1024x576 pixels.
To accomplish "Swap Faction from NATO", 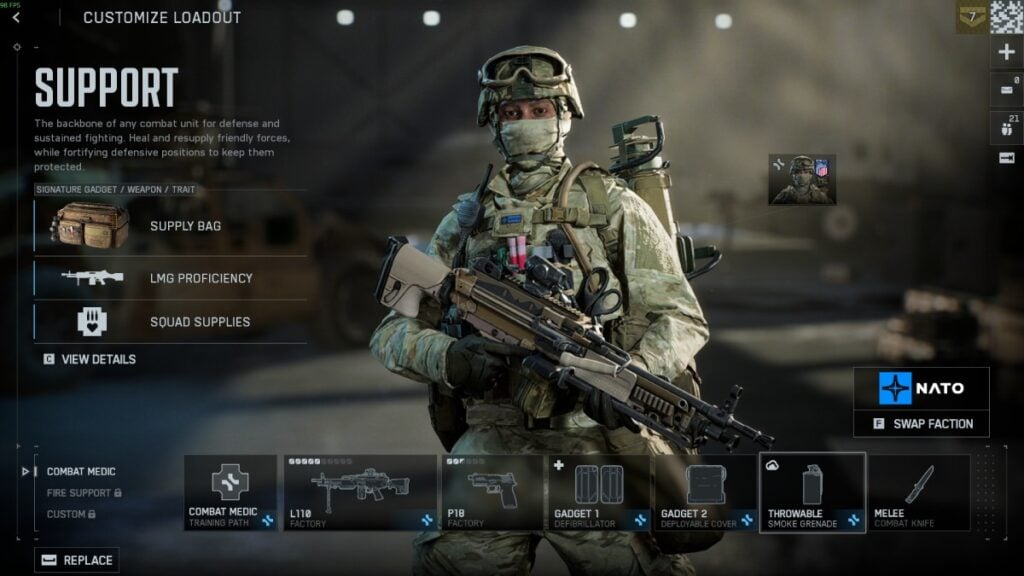I will point(921,423).
